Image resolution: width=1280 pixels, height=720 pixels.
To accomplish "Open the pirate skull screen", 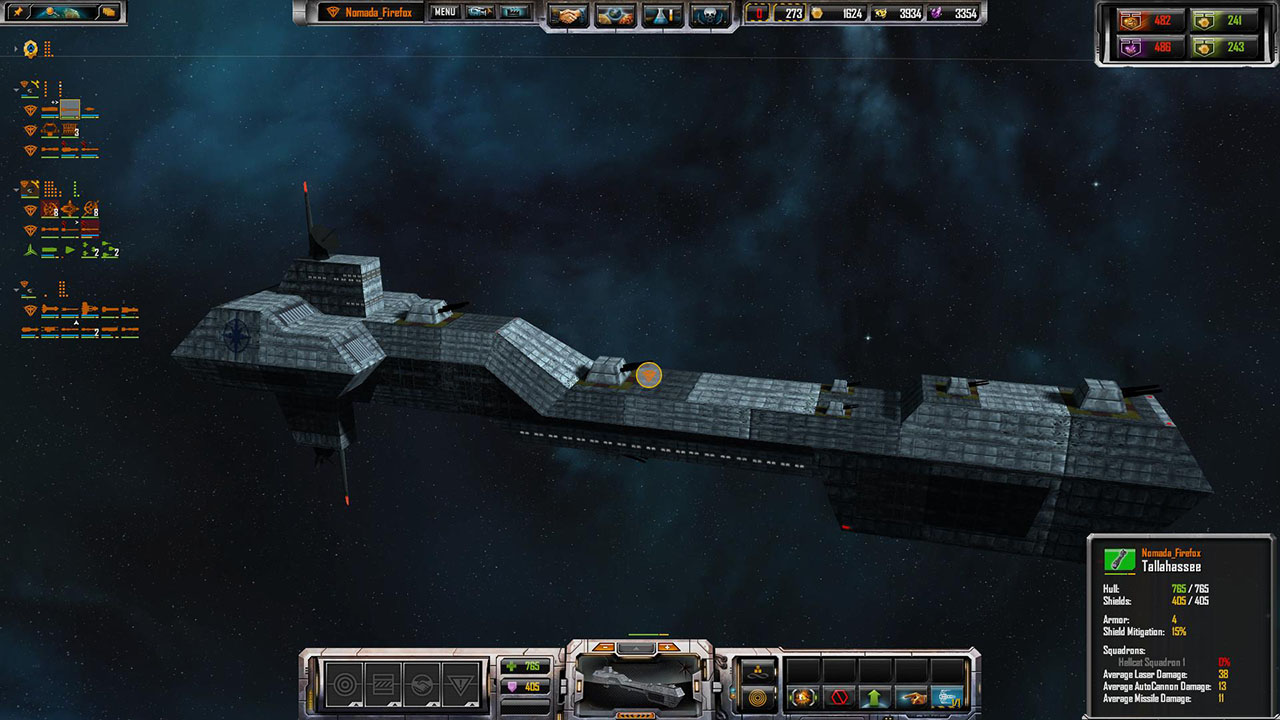I will click(x=710, y=15).
